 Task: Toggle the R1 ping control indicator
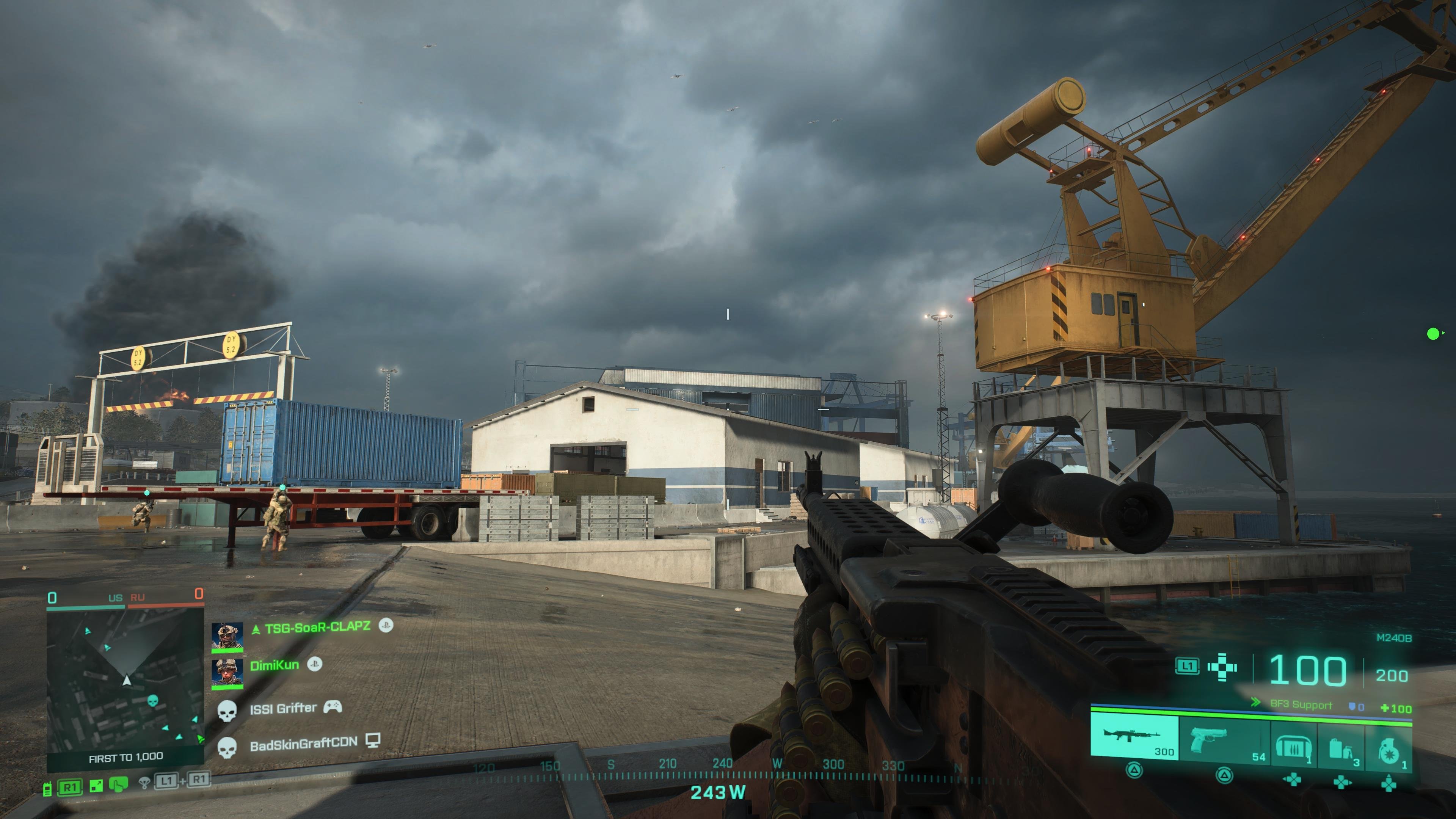click(x=70, y=788)
